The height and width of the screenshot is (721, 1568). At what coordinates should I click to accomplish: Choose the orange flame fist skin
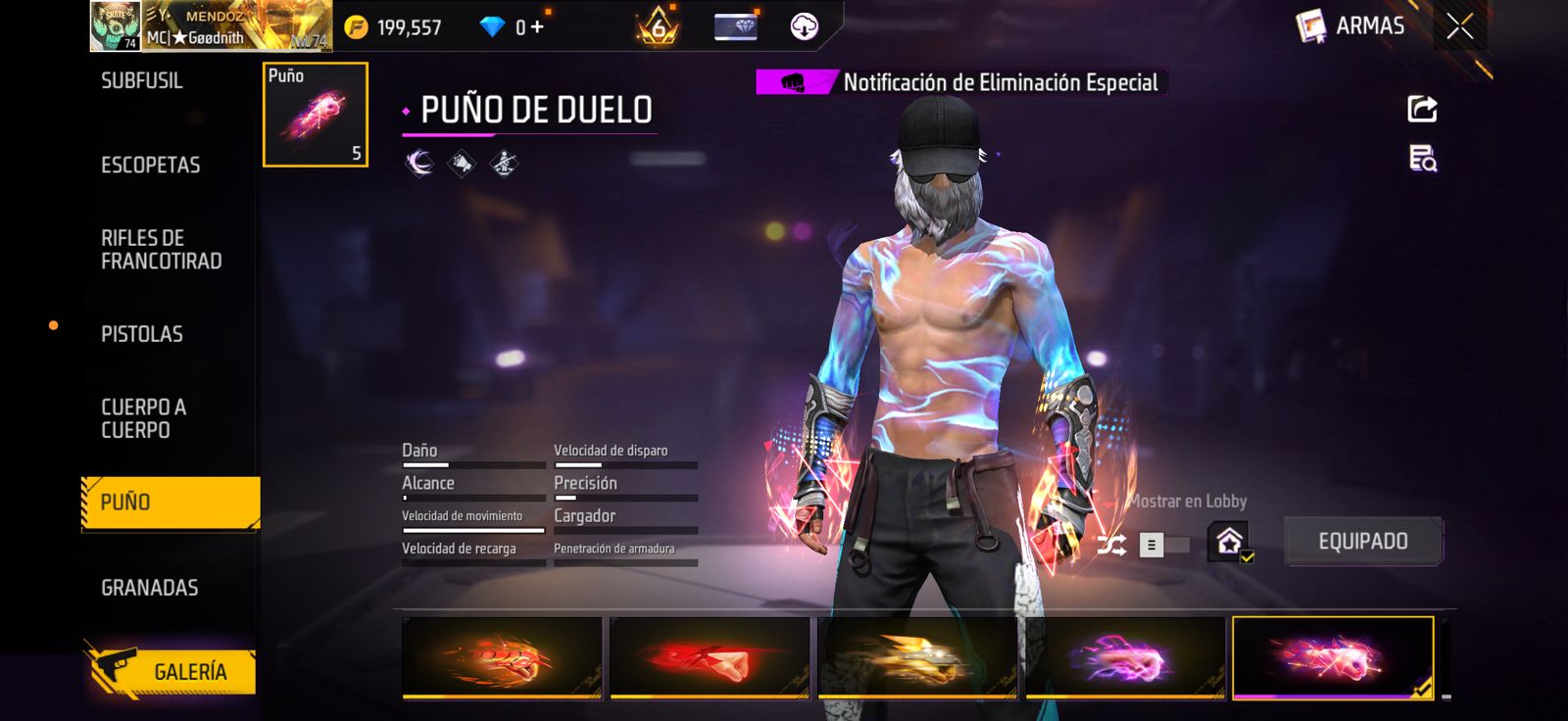coord(502,657)
